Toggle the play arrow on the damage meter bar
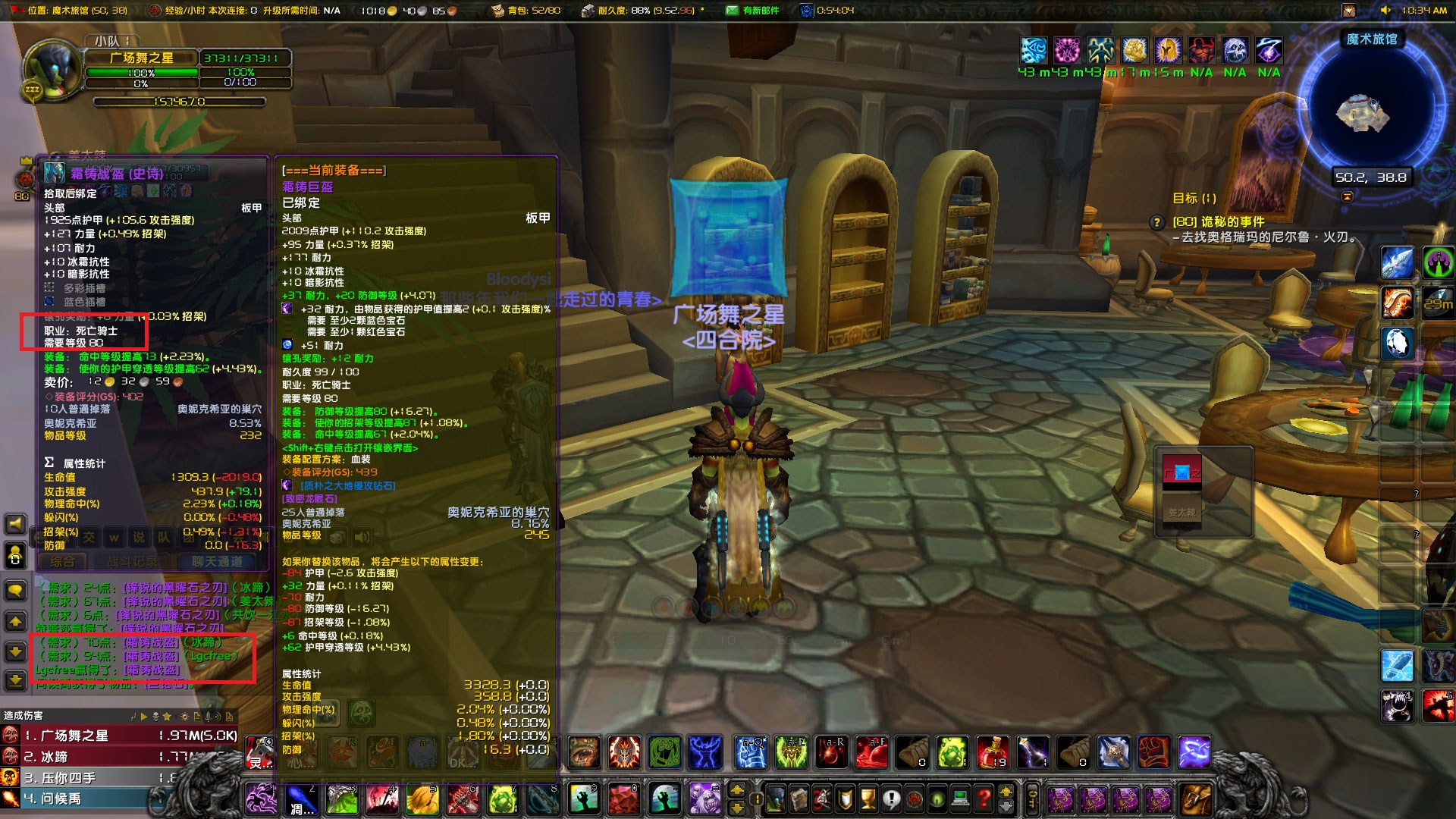 click(145, 717)
